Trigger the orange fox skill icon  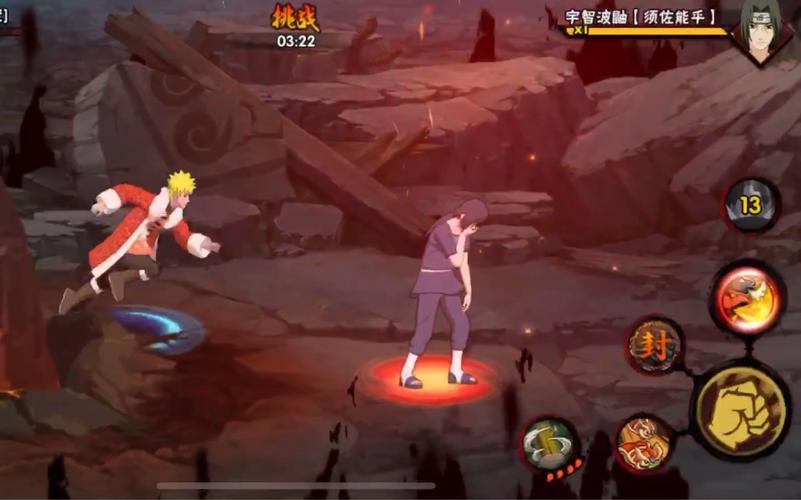click(x=643, y=443)
